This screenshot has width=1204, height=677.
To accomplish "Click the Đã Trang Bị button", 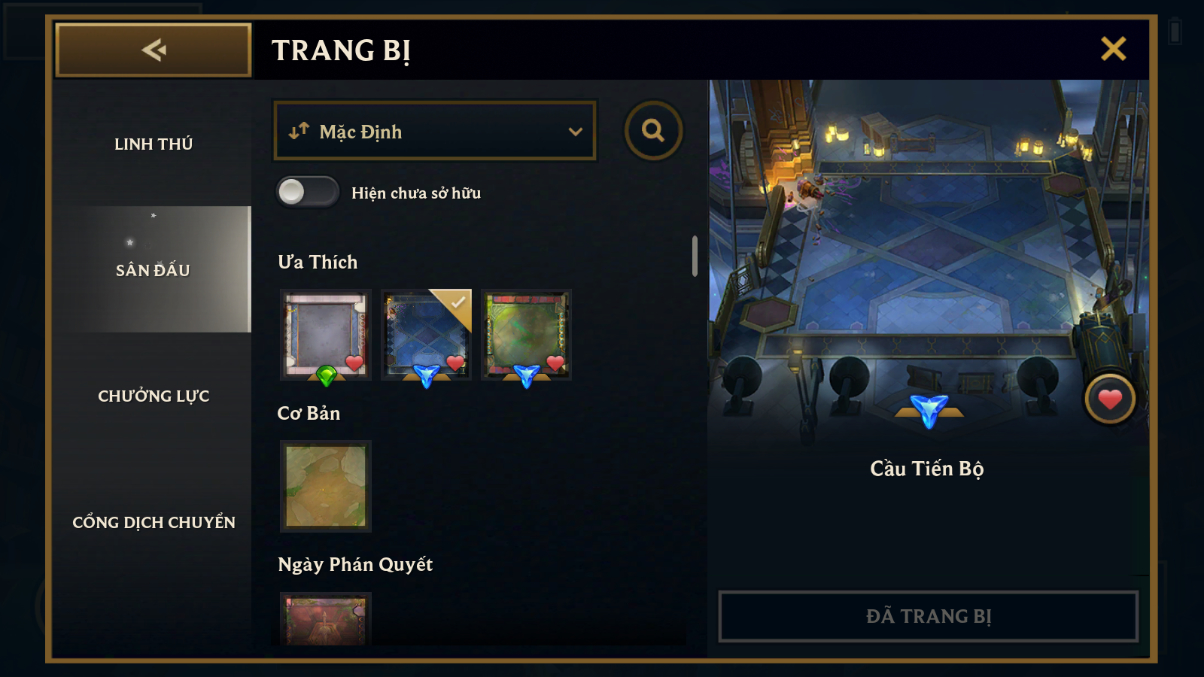I will click(x=928, y=616).
